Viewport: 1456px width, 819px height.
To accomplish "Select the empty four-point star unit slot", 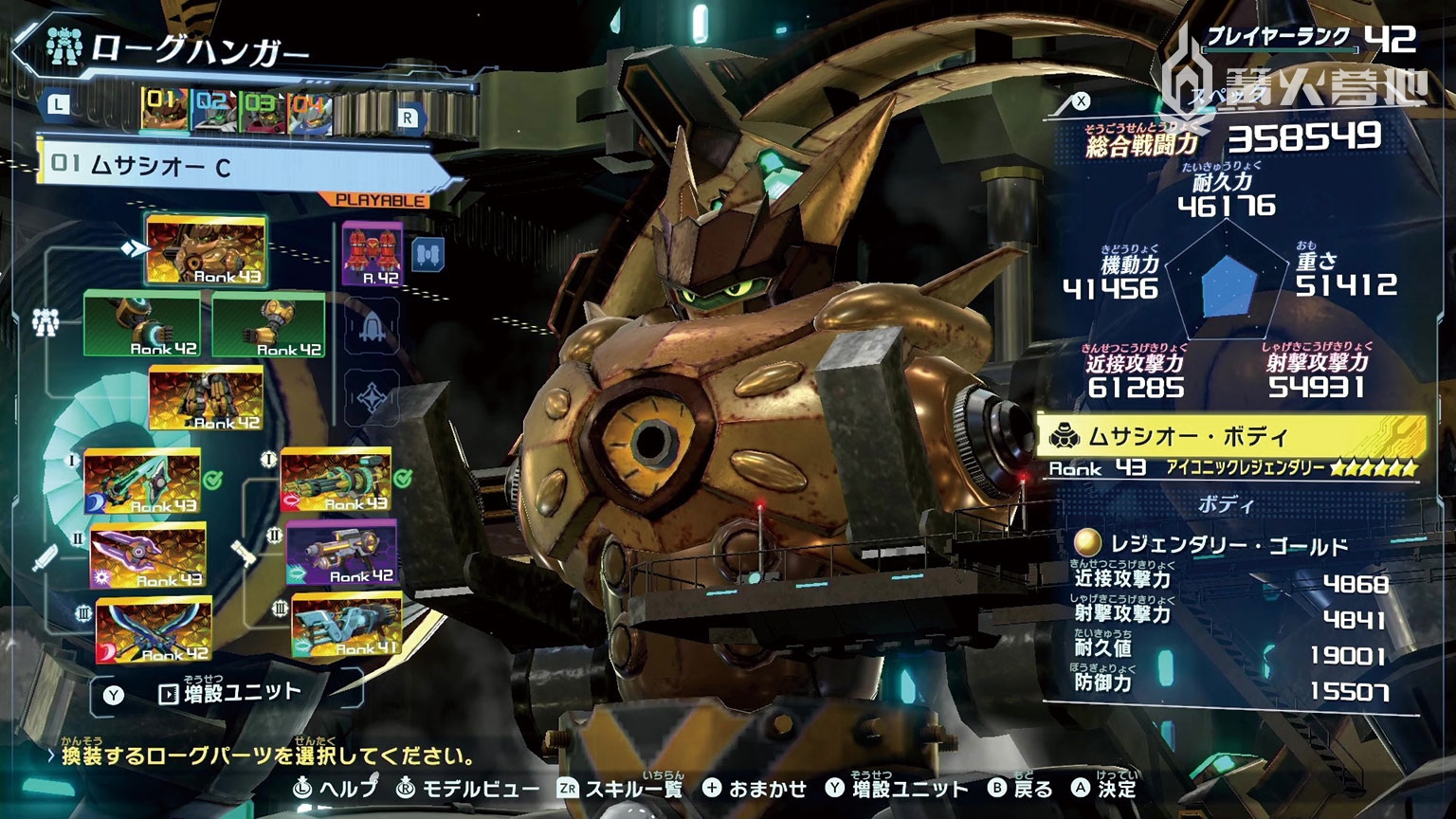I will coord(371,396).
